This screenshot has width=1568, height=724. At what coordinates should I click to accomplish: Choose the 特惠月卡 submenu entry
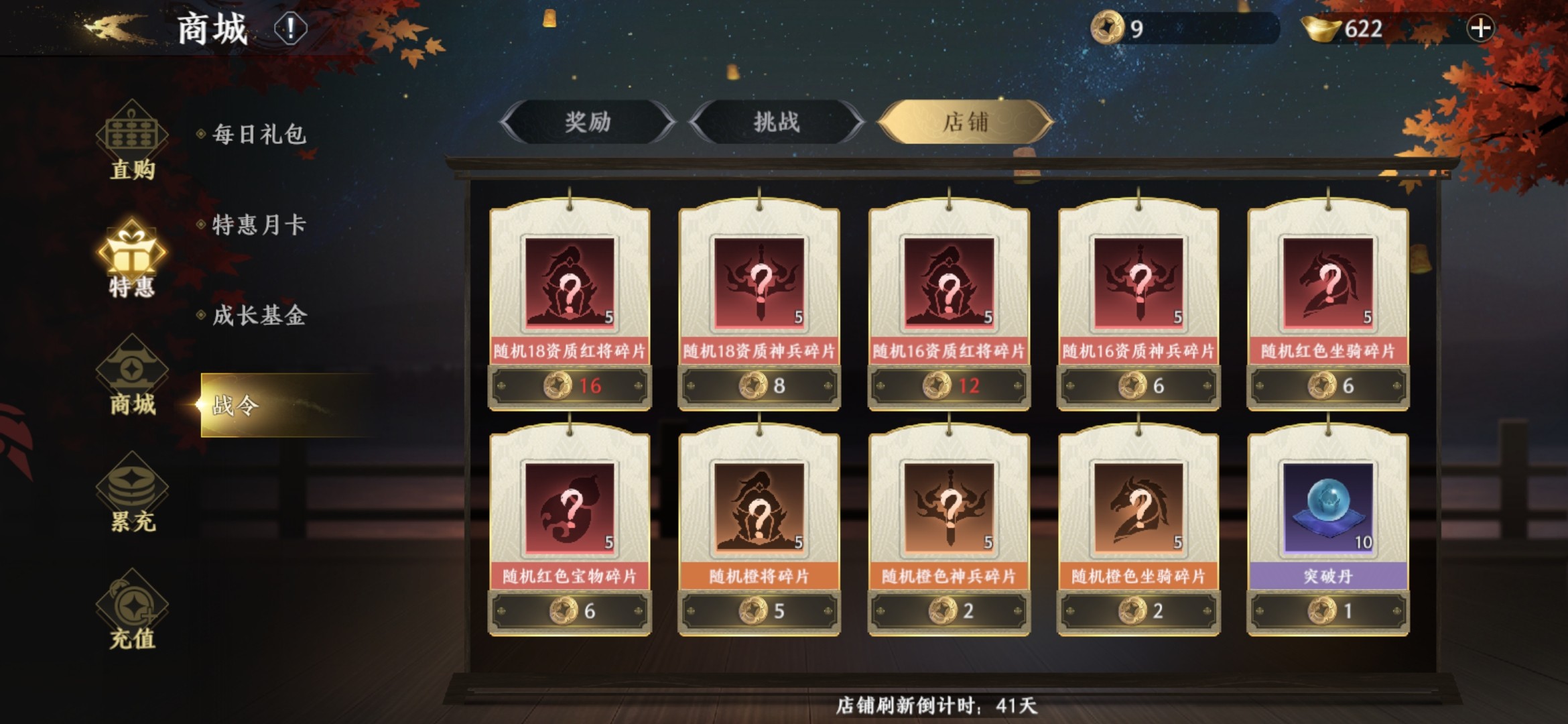pyautogui.click(x=259, y=225)
